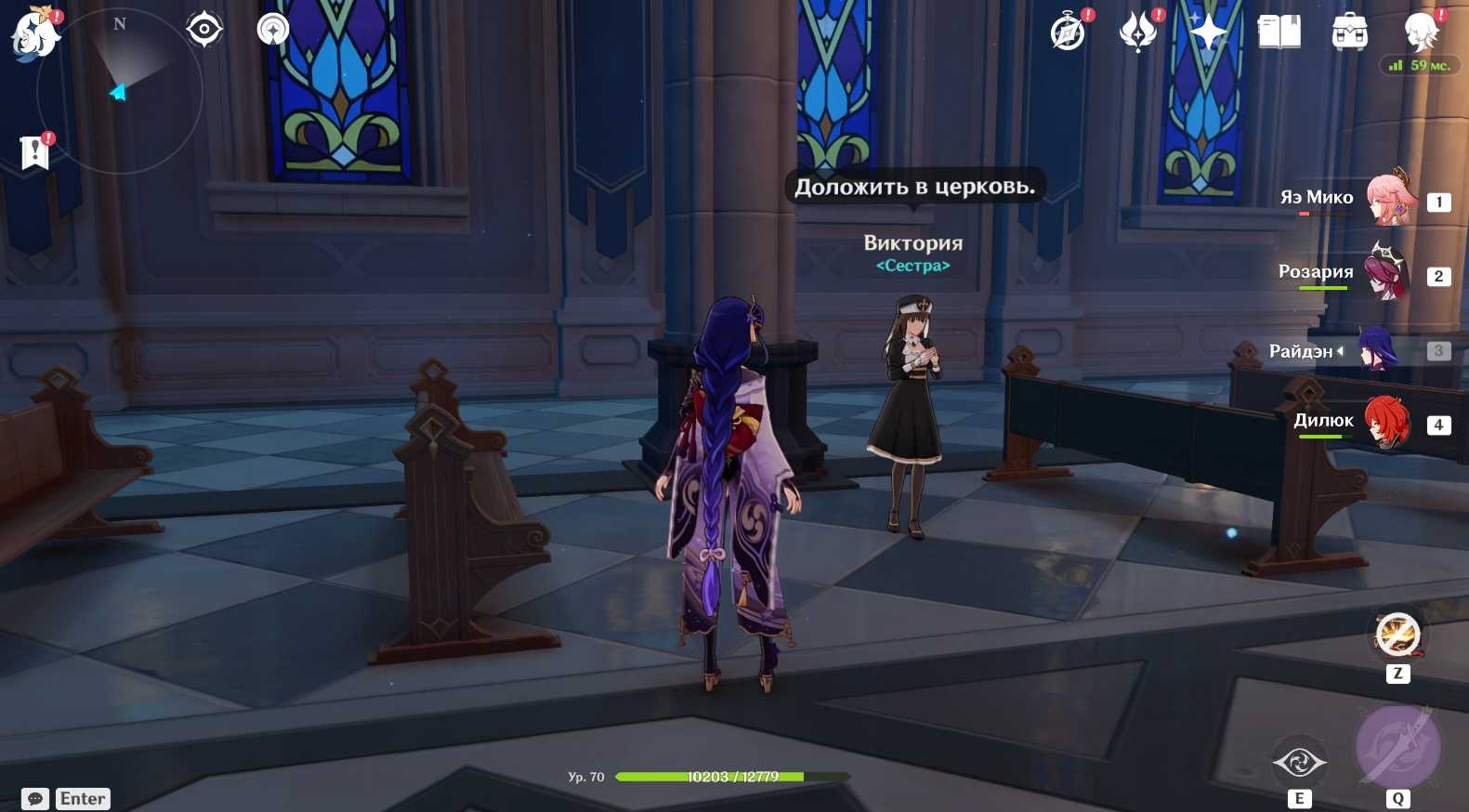
Task: Open the chat box
Action: [35, 799]
